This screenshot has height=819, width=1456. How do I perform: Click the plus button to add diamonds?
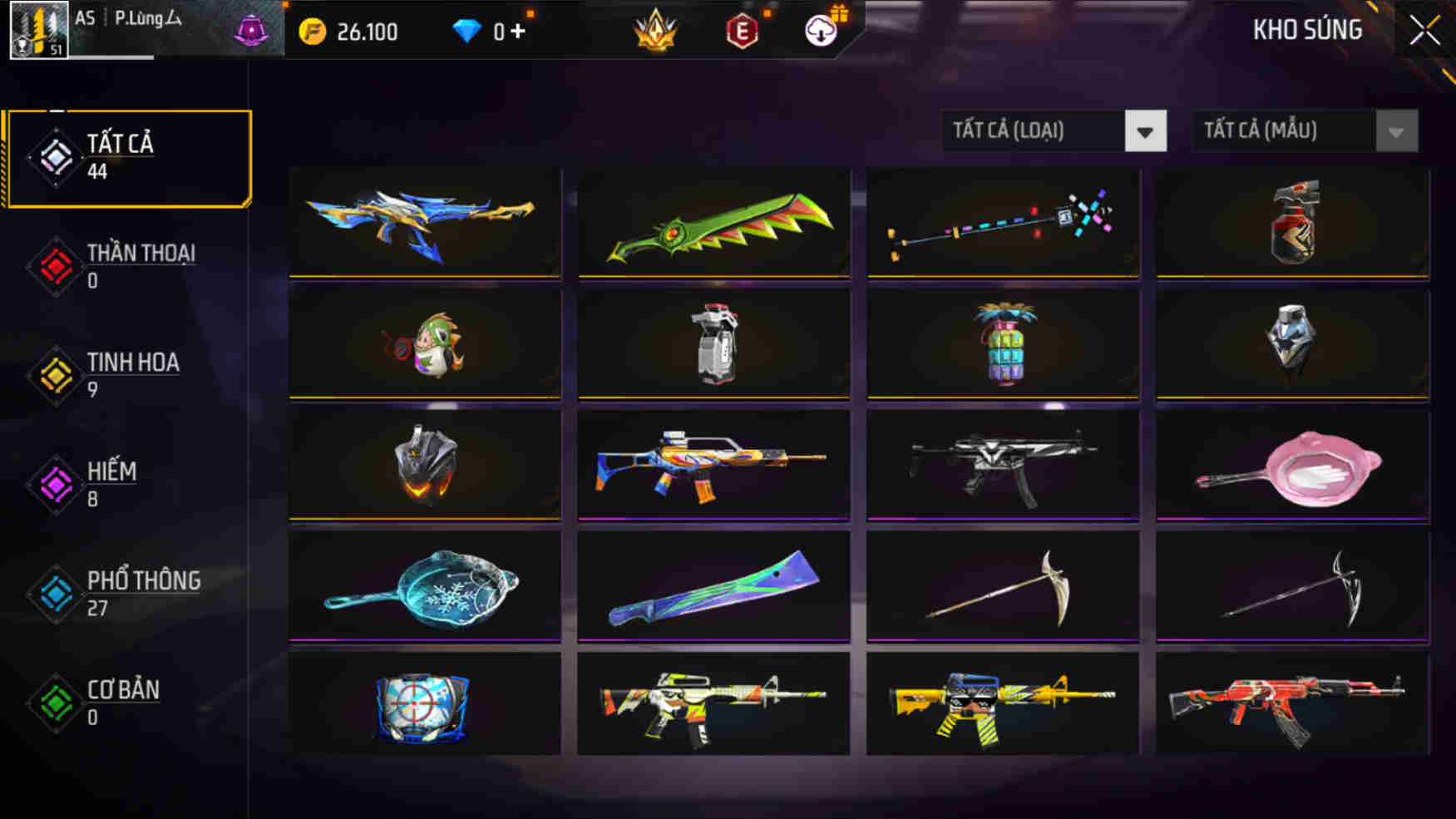(518, 31)
